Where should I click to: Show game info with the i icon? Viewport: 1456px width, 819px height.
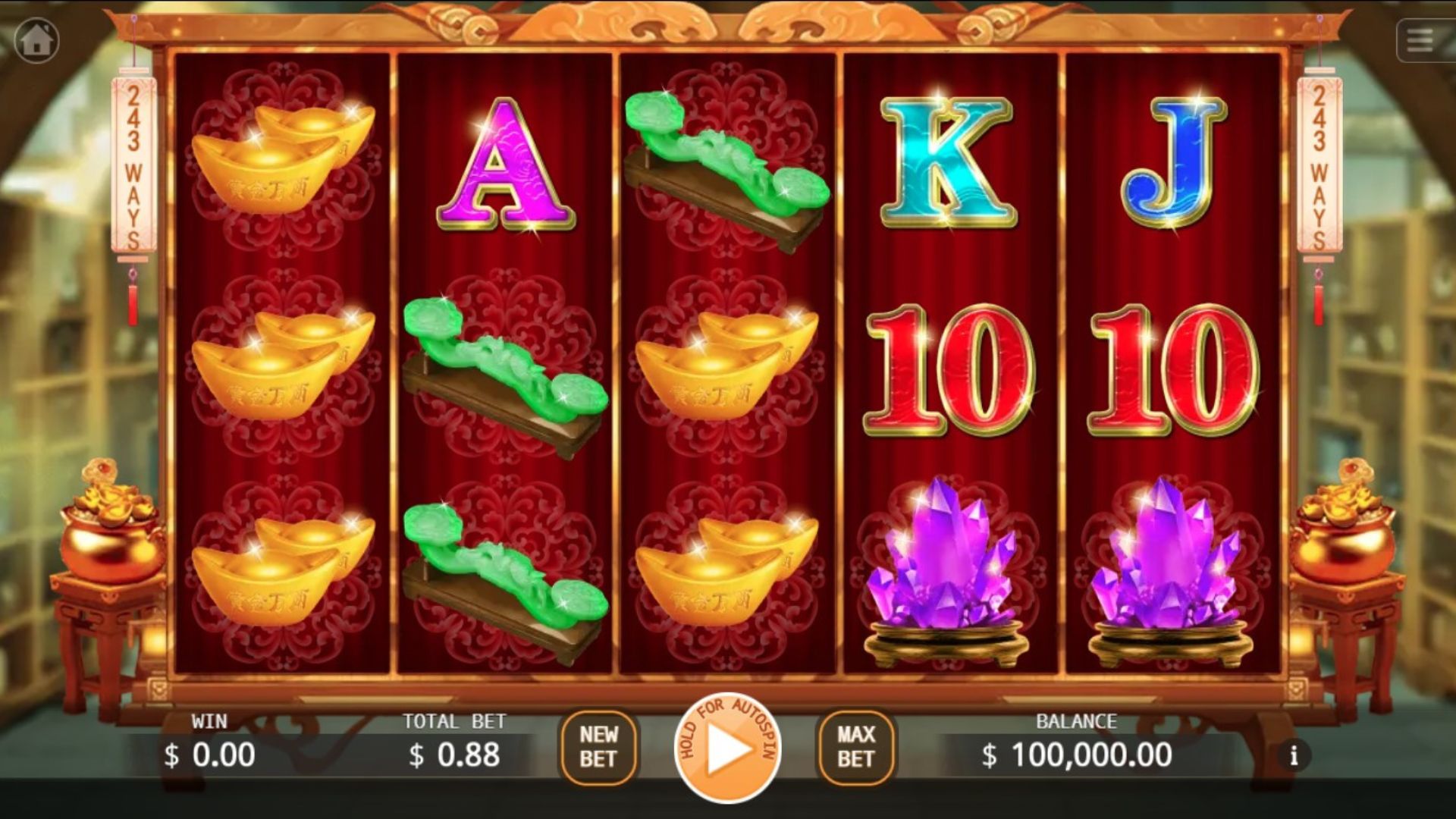pos(1294,755)
